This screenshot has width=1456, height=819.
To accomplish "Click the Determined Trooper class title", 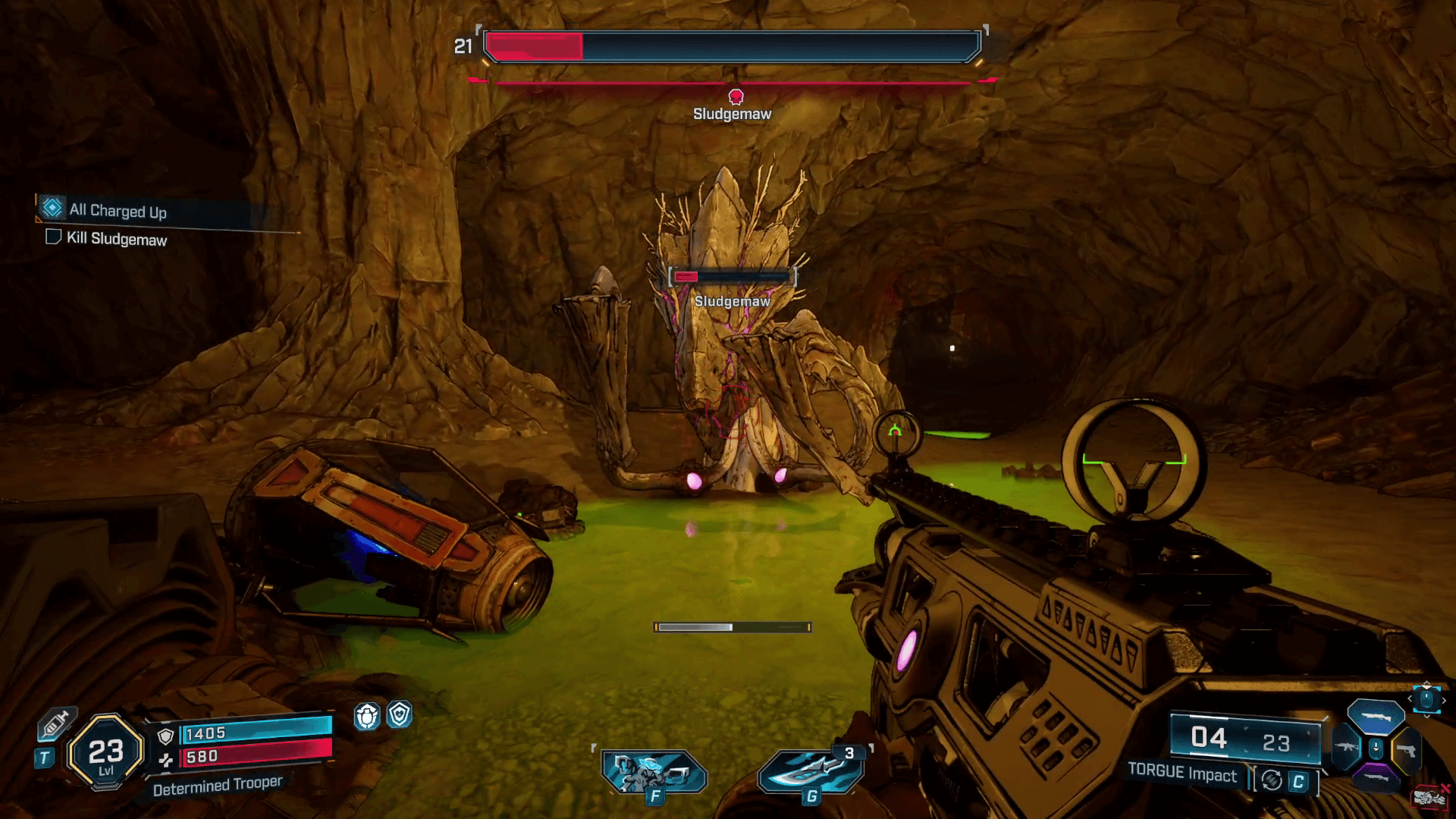I will (218, 784).
